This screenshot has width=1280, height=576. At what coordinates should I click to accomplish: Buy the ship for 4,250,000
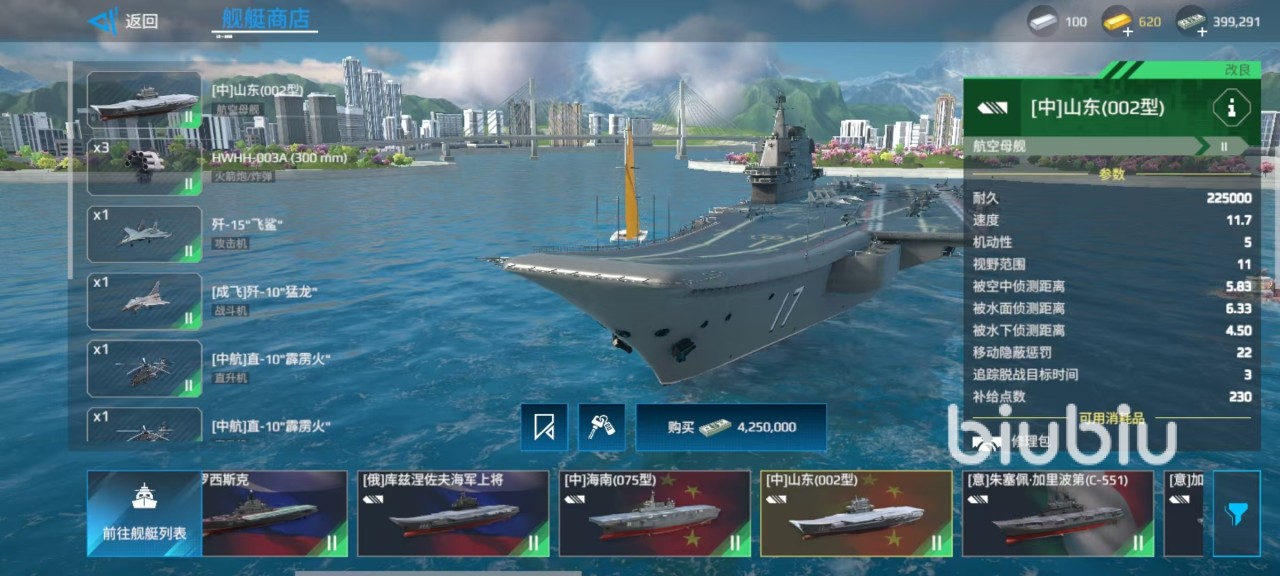(x=731, y=427)
